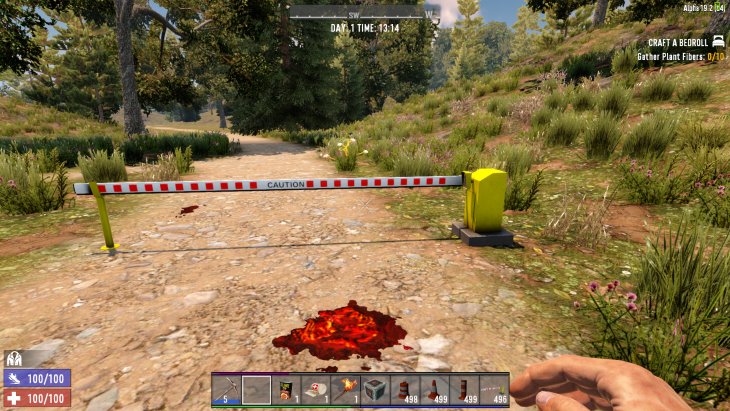
Task: Select the canned food hotbar slot
Action: point(287,389)
